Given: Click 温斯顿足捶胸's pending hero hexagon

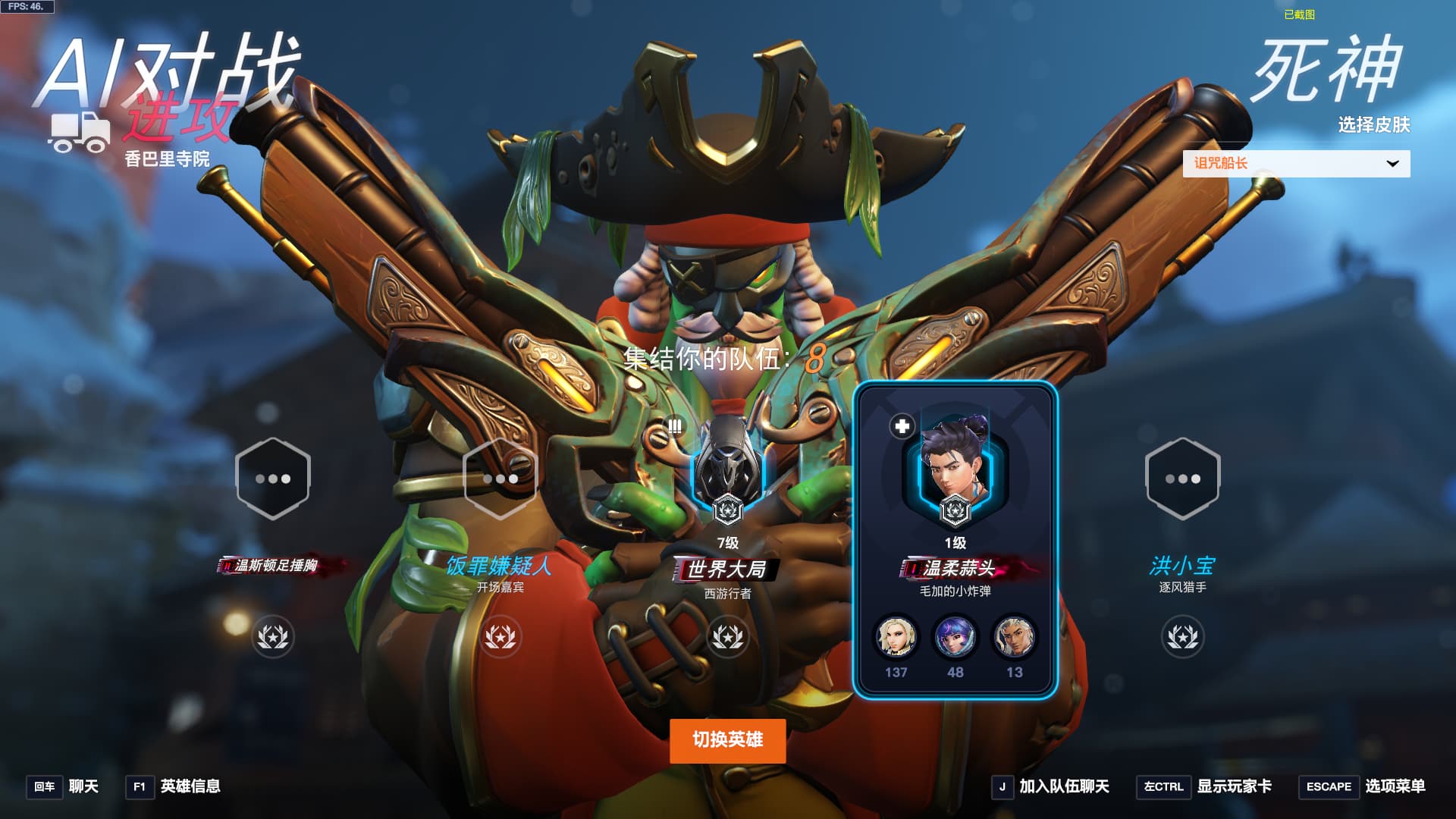Looking at the screenshot, I should coord(273,479).
